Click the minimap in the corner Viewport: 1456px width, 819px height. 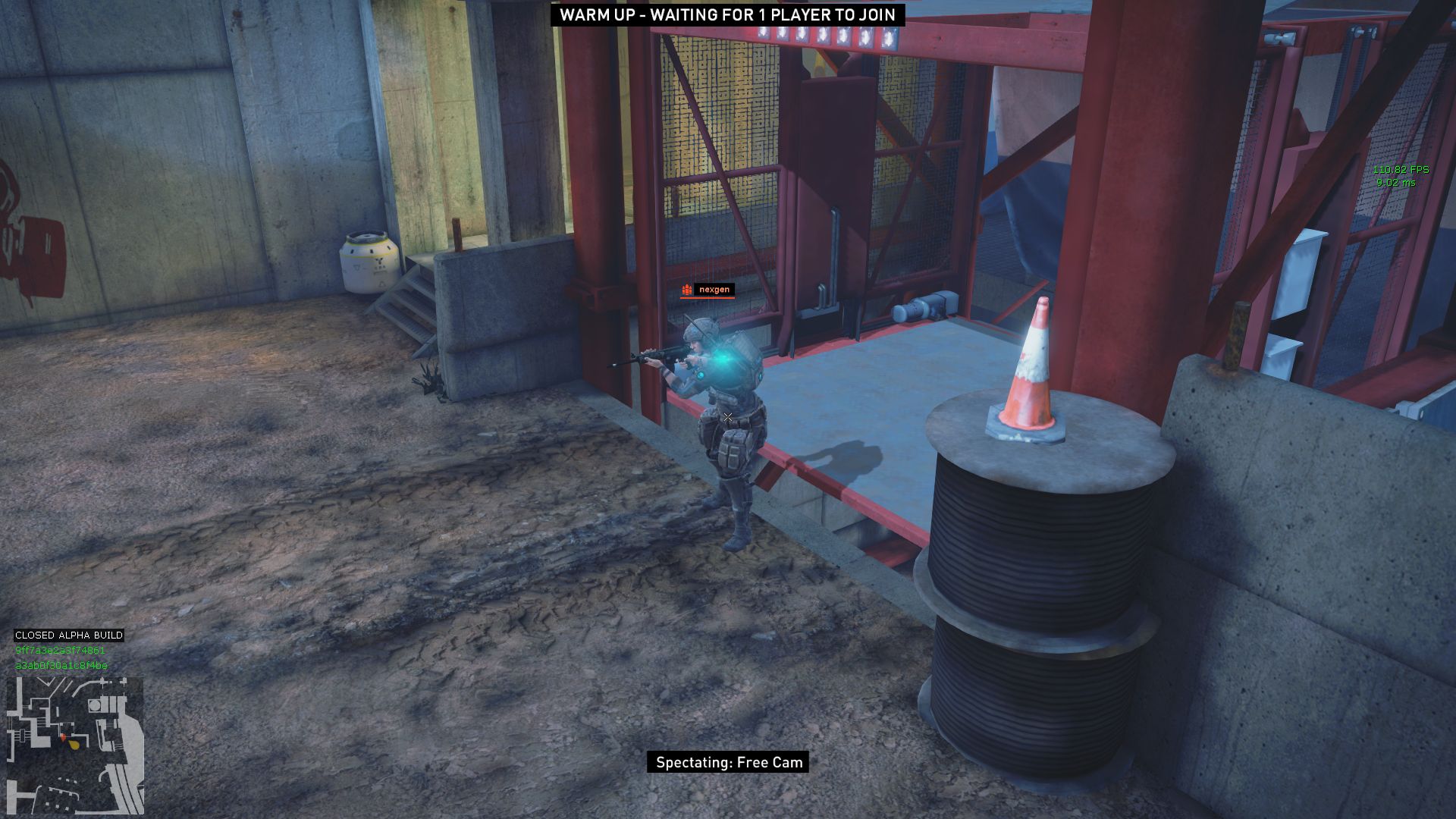click(x=75, y=745)
